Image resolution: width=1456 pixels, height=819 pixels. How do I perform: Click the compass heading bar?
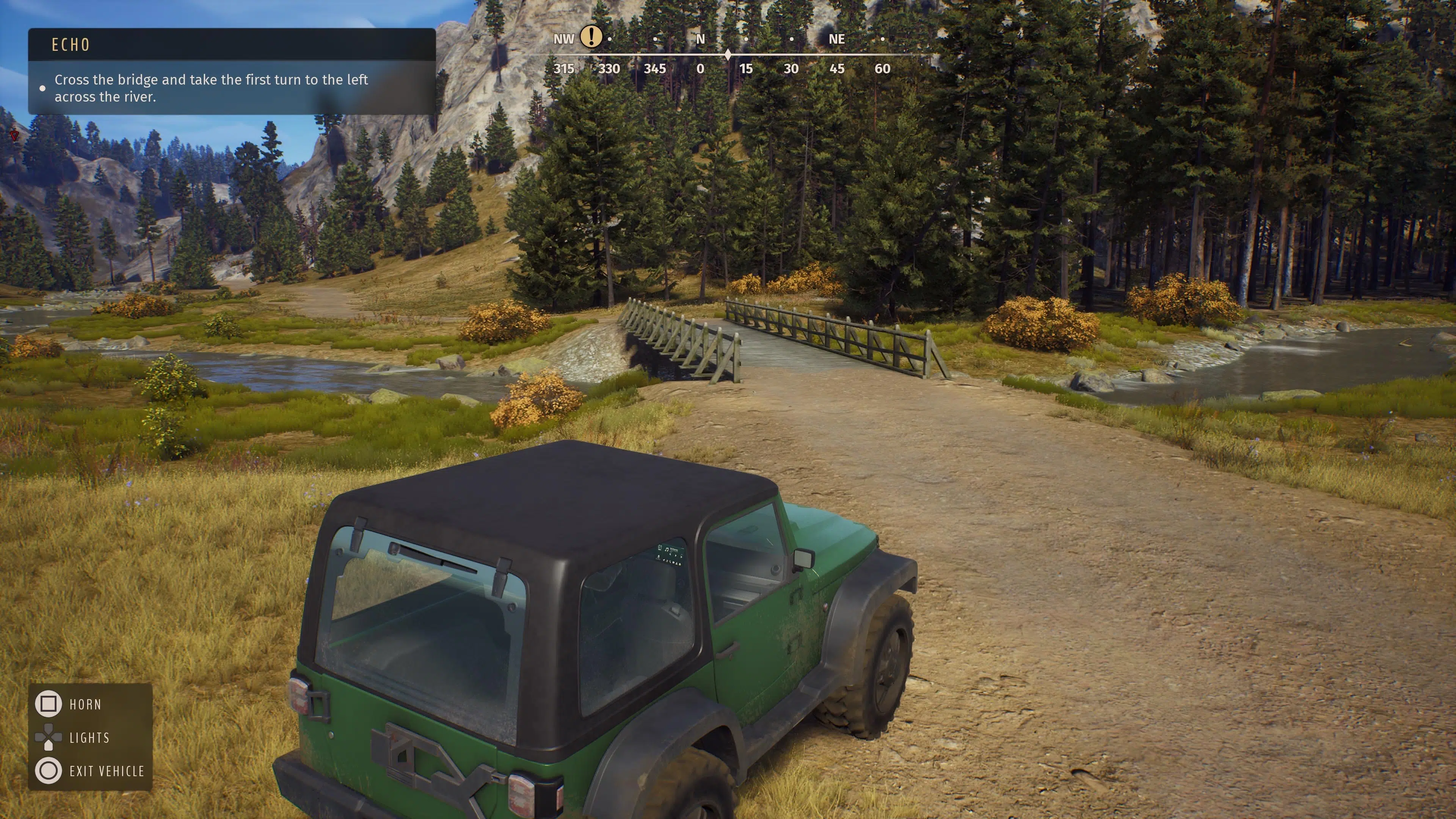click(728, 55)
